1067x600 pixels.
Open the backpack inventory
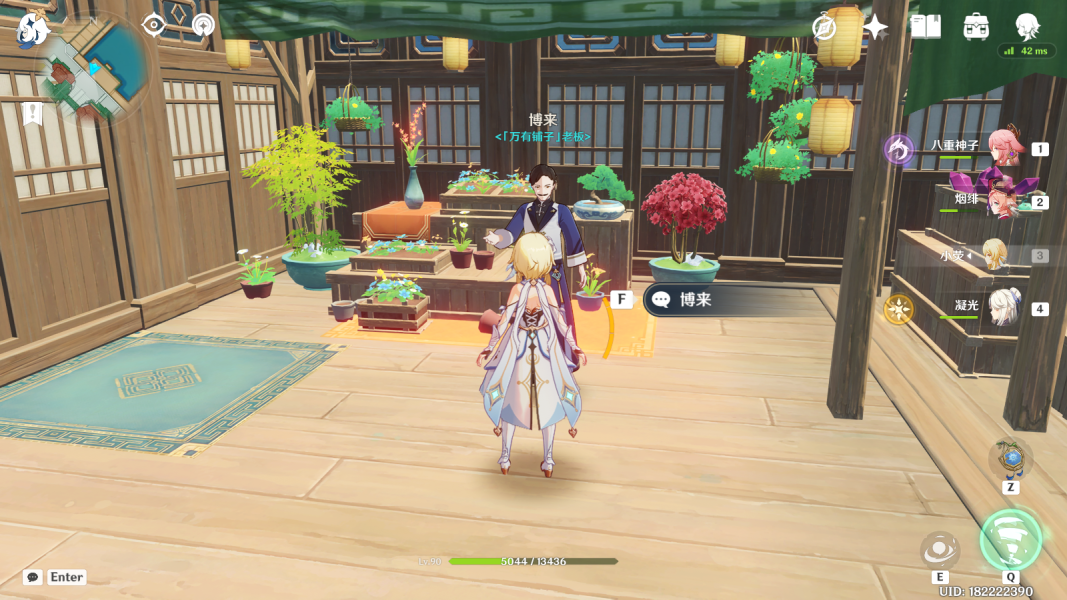tap(976, 27)
